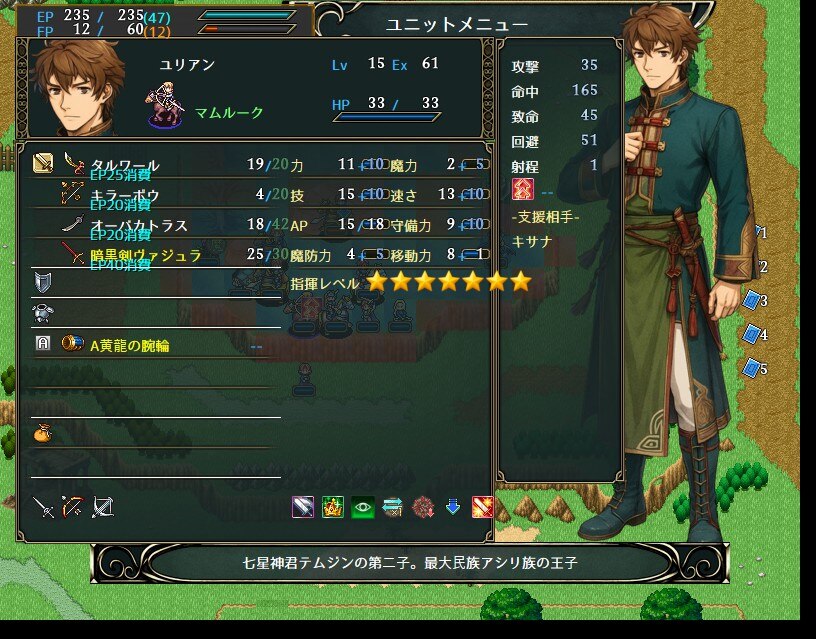
Task: Inspect the red sword-burst skill icon
Action: pos(482,507)
